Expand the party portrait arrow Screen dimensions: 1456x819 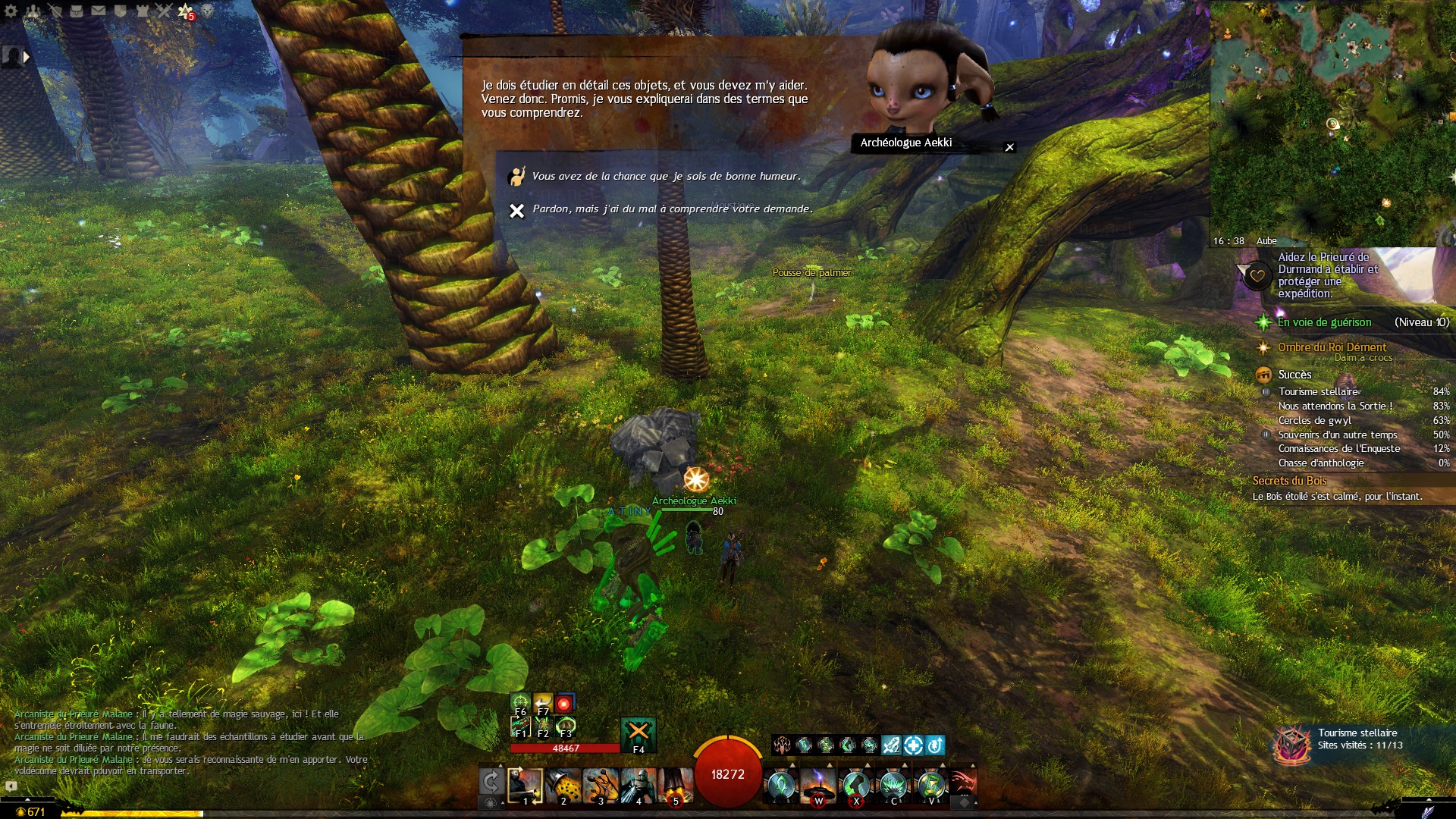[x=27, y=57]
